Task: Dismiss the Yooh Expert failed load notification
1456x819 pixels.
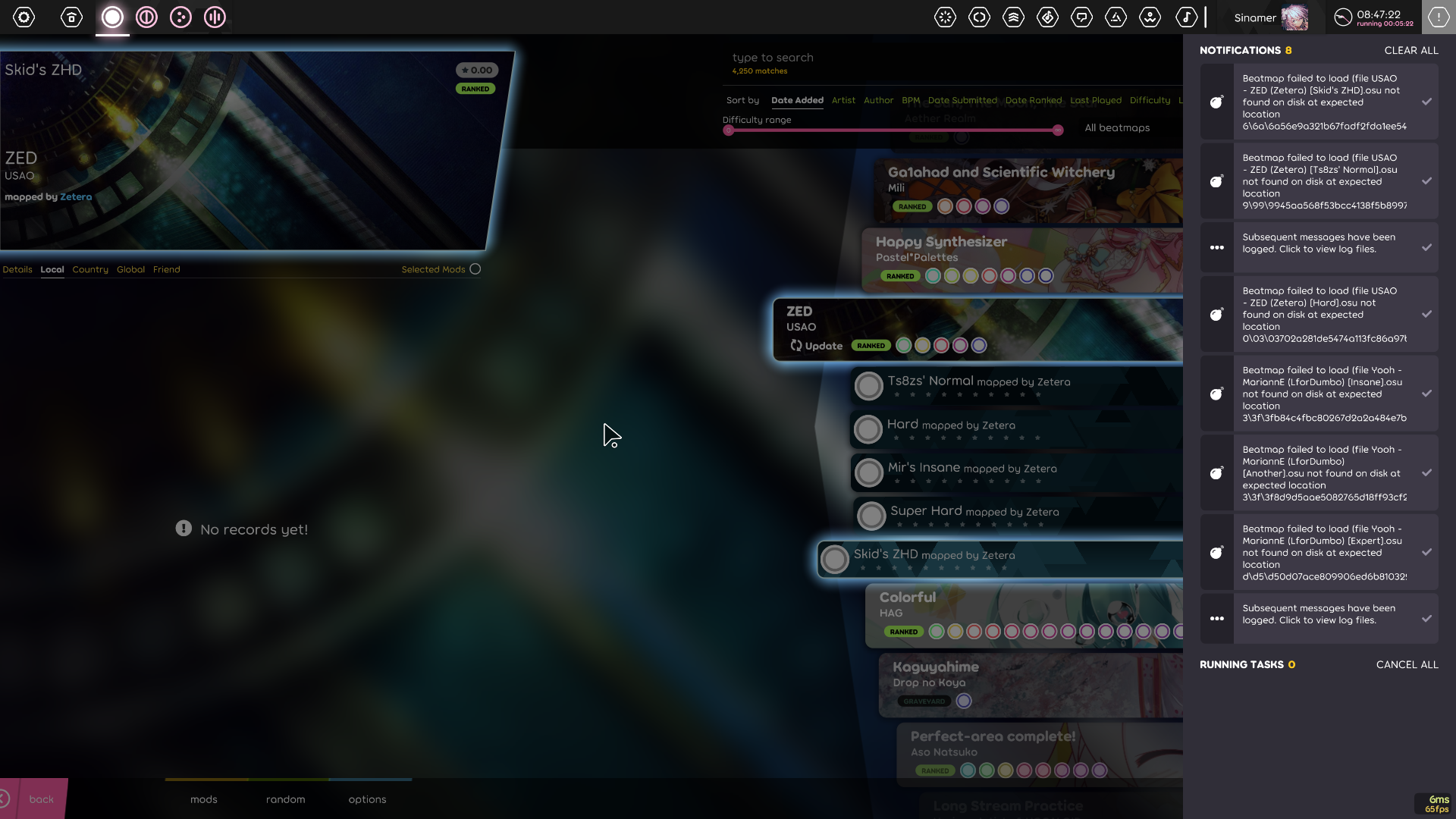Action: pos(1427,552)
